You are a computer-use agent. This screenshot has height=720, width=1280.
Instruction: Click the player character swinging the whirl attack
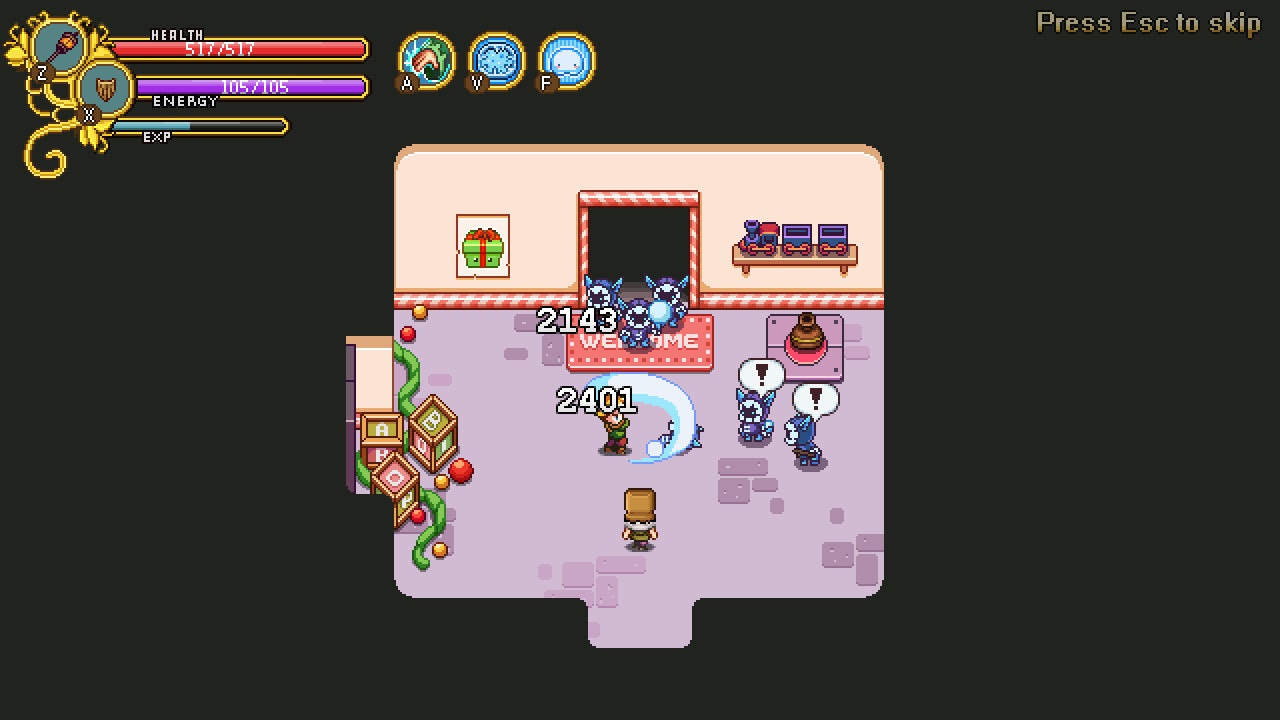615,430
